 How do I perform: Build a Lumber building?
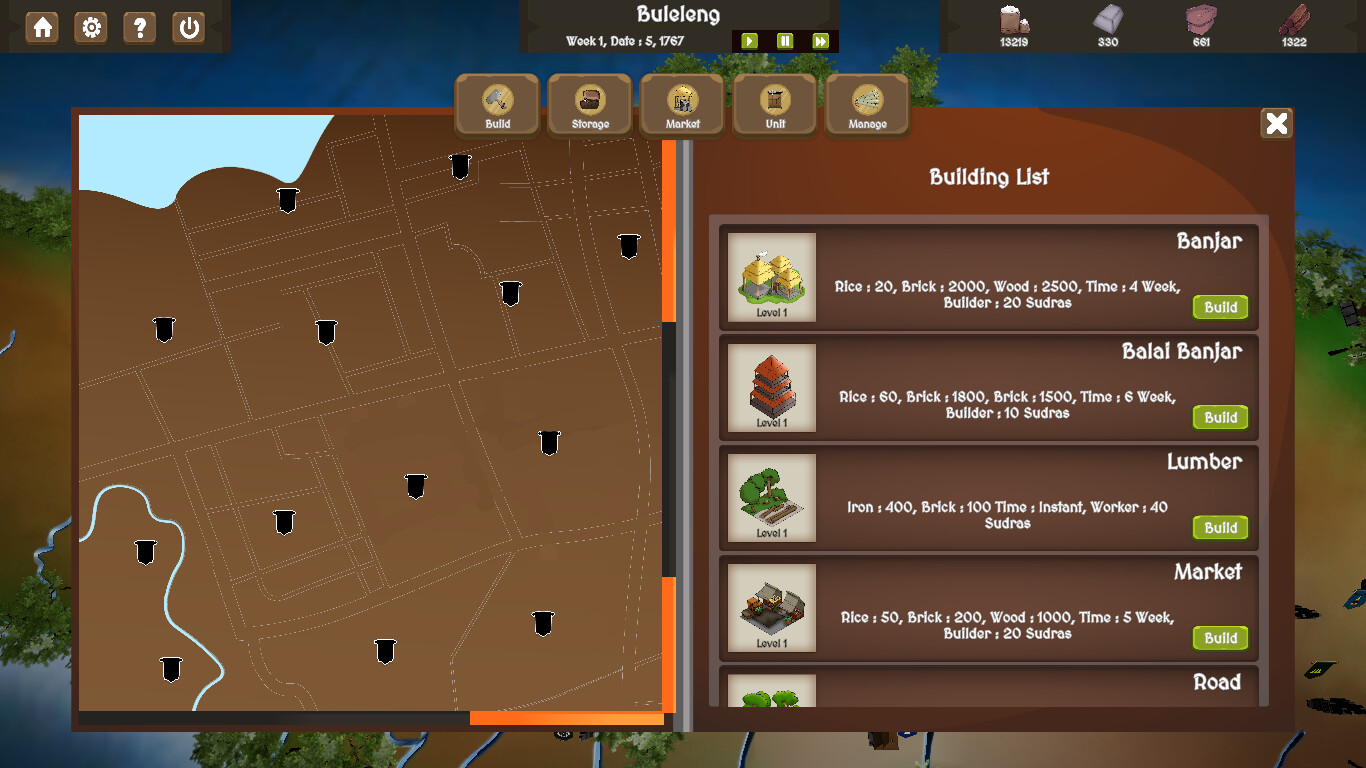pyautogui.click(x=1219, y=527)
